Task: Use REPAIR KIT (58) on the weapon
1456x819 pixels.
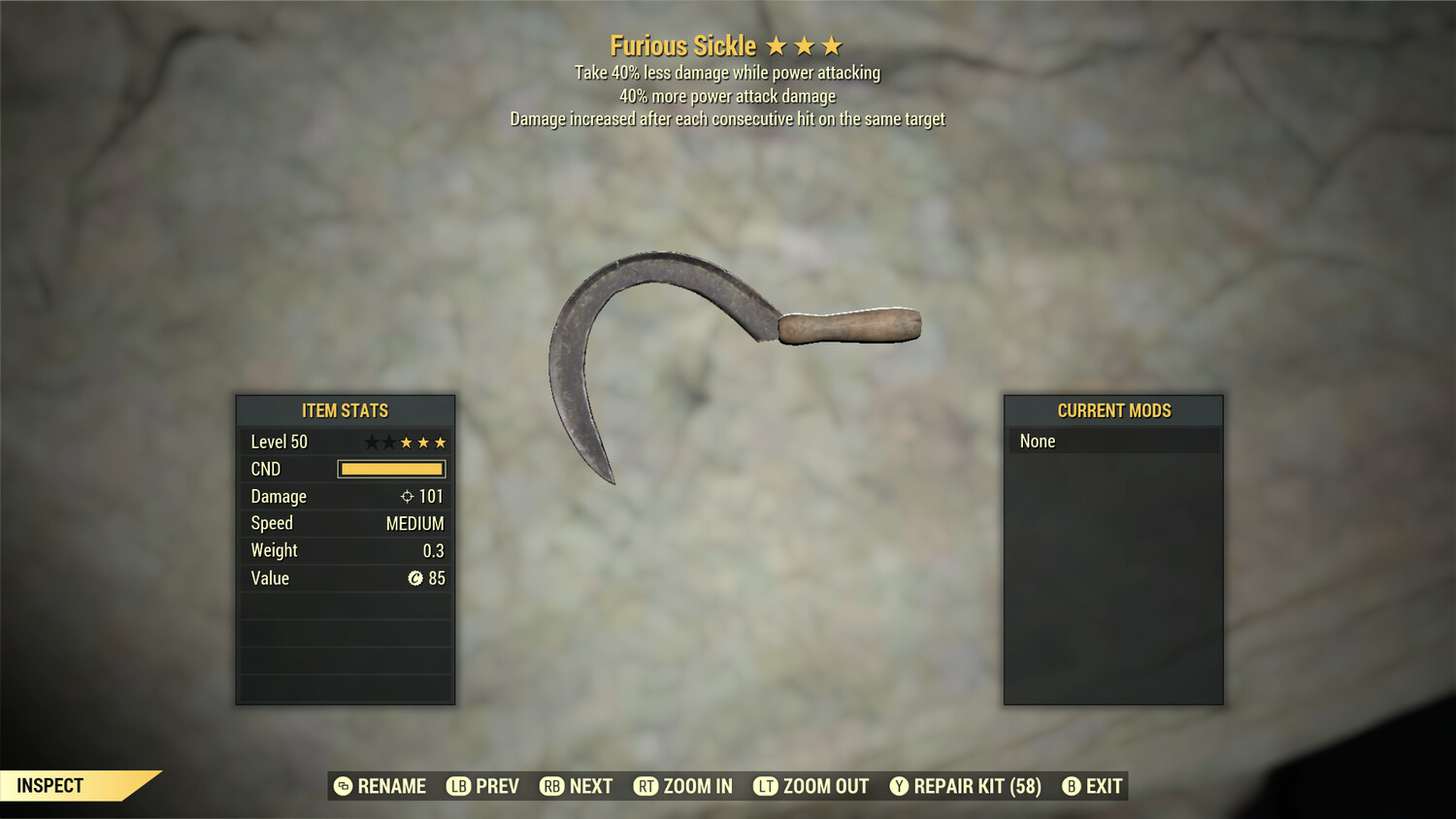Action: [966, 786]
